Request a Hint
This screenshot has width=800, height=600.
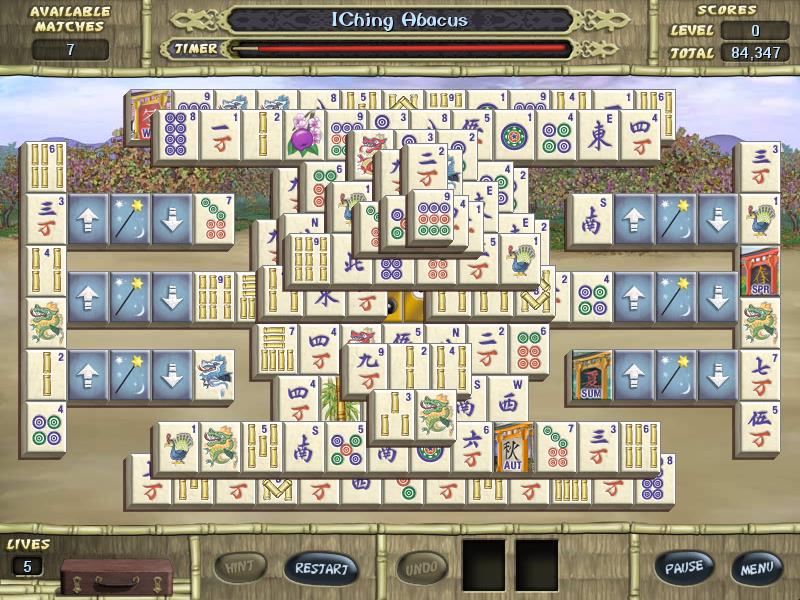(x=240, y=568)
